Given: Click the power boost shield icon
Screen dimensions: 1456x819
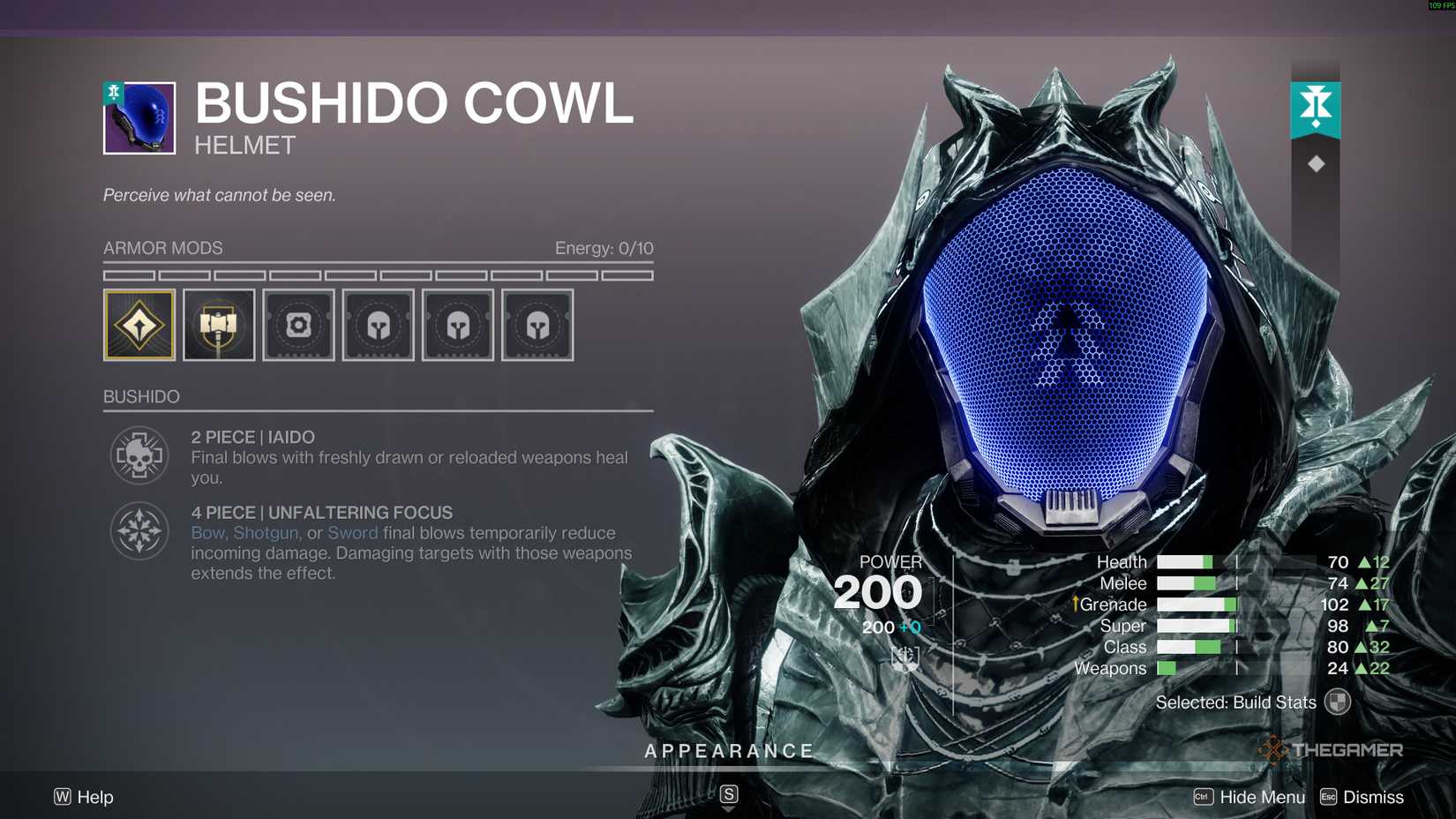Looking at the screenshot, I should (x=906, y=657).
